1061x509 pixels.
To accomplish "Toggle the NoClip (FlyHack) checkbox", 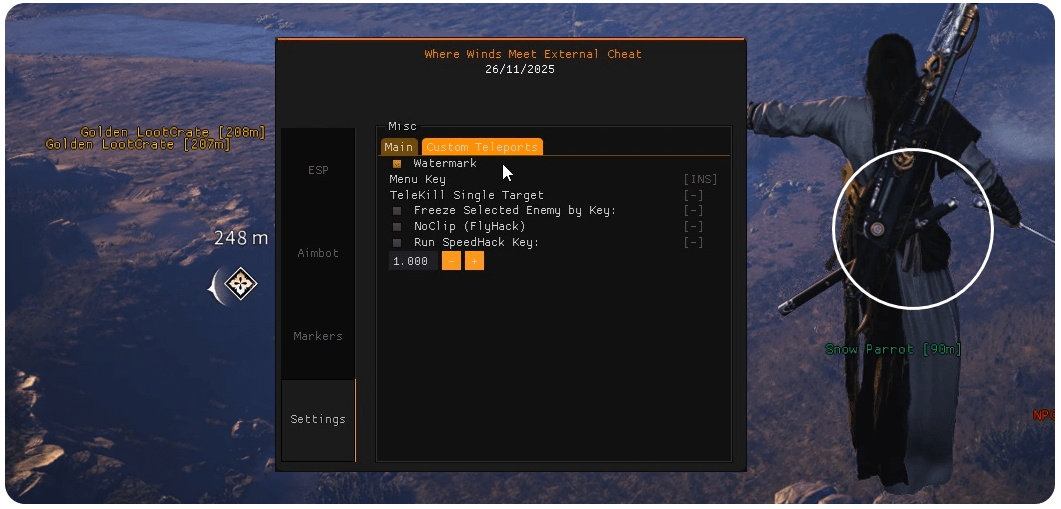I will tap(397, 227).
